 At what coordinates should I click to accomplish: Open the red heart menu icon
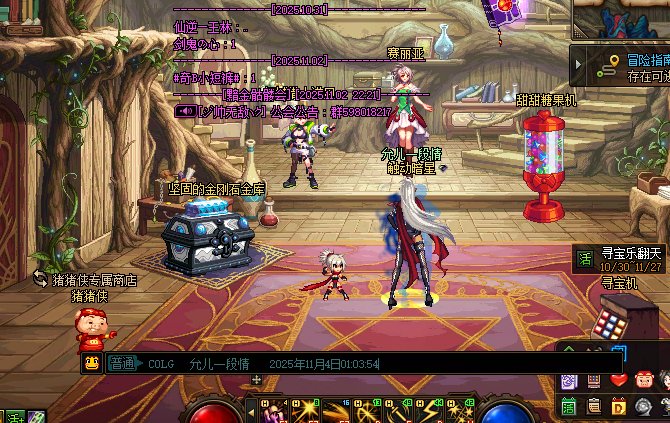618,380
